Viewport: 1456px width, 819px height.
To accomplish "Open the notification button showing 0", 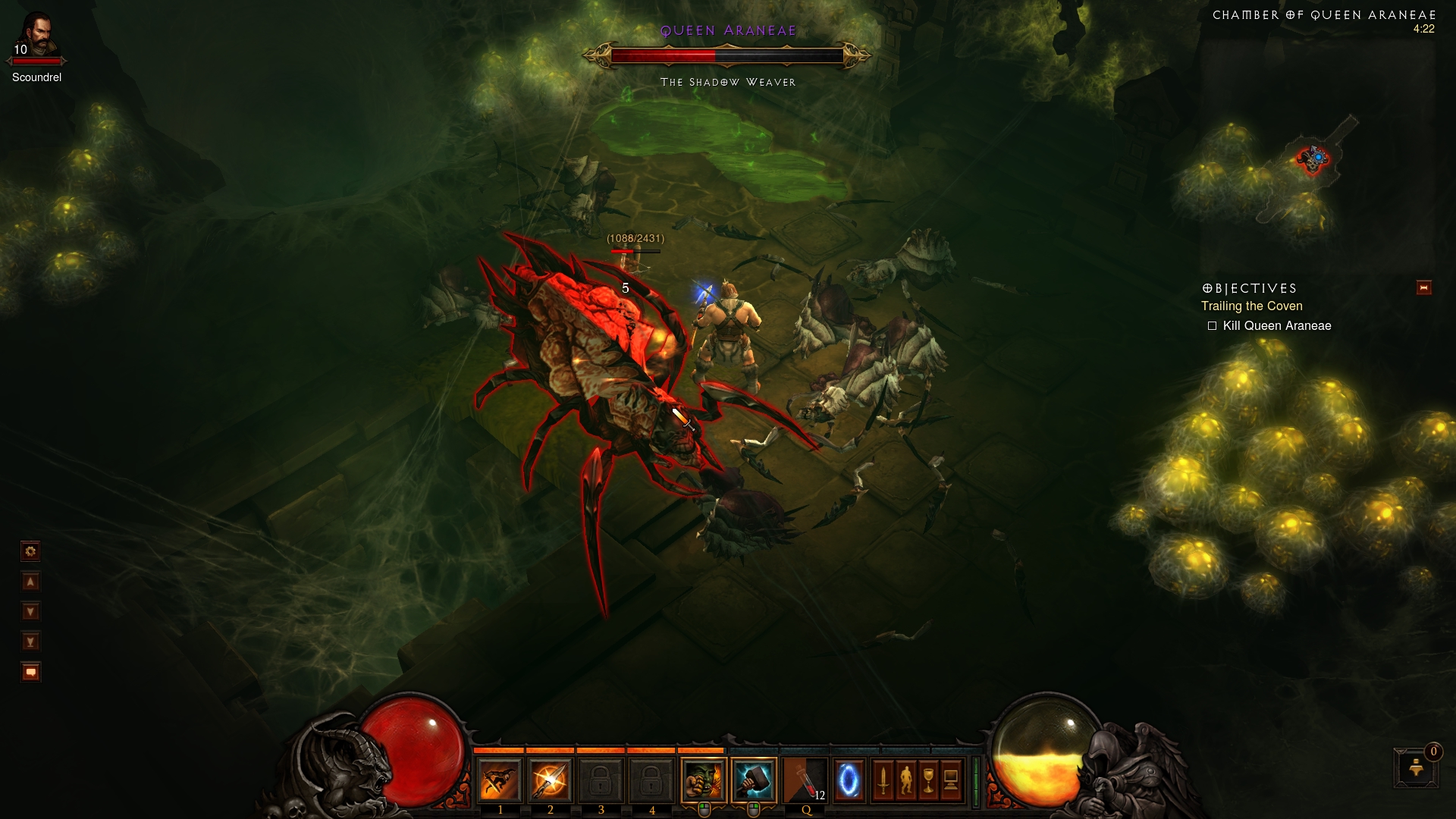I will tap(1416, 767).
